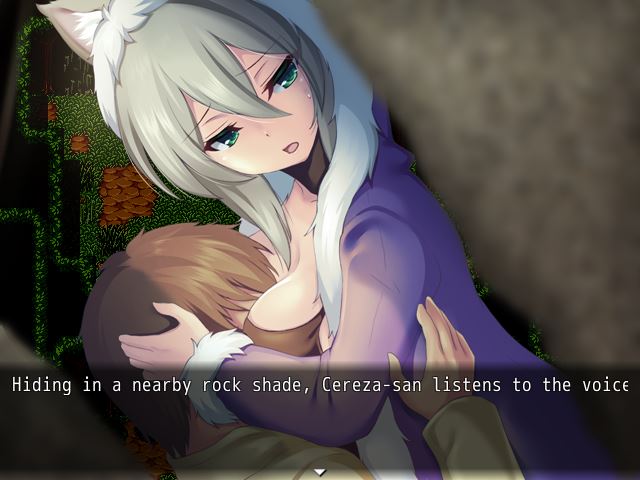Click the dialogue continue arrow indicator
The height and width of the screenshot is (480, 640).
tap(320, 471)
